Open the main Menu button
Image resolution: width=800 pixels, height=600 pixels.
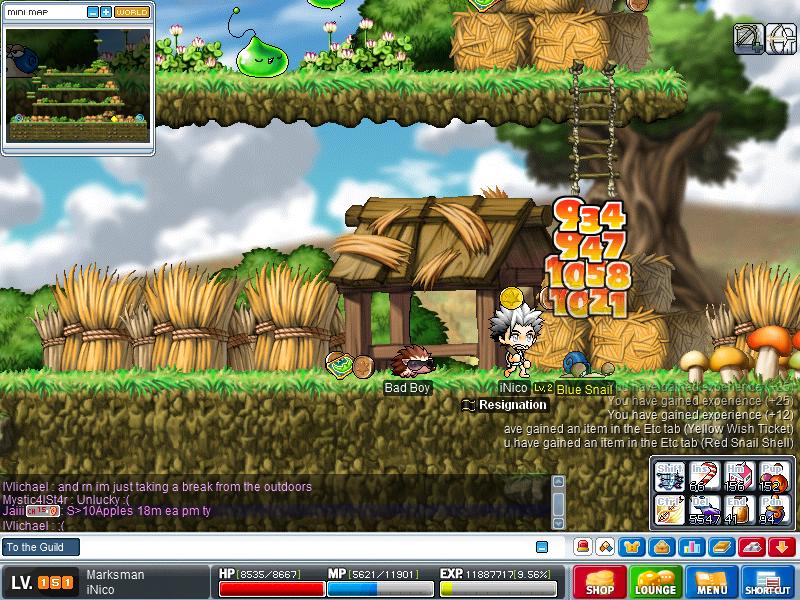[x=712, y=582]
